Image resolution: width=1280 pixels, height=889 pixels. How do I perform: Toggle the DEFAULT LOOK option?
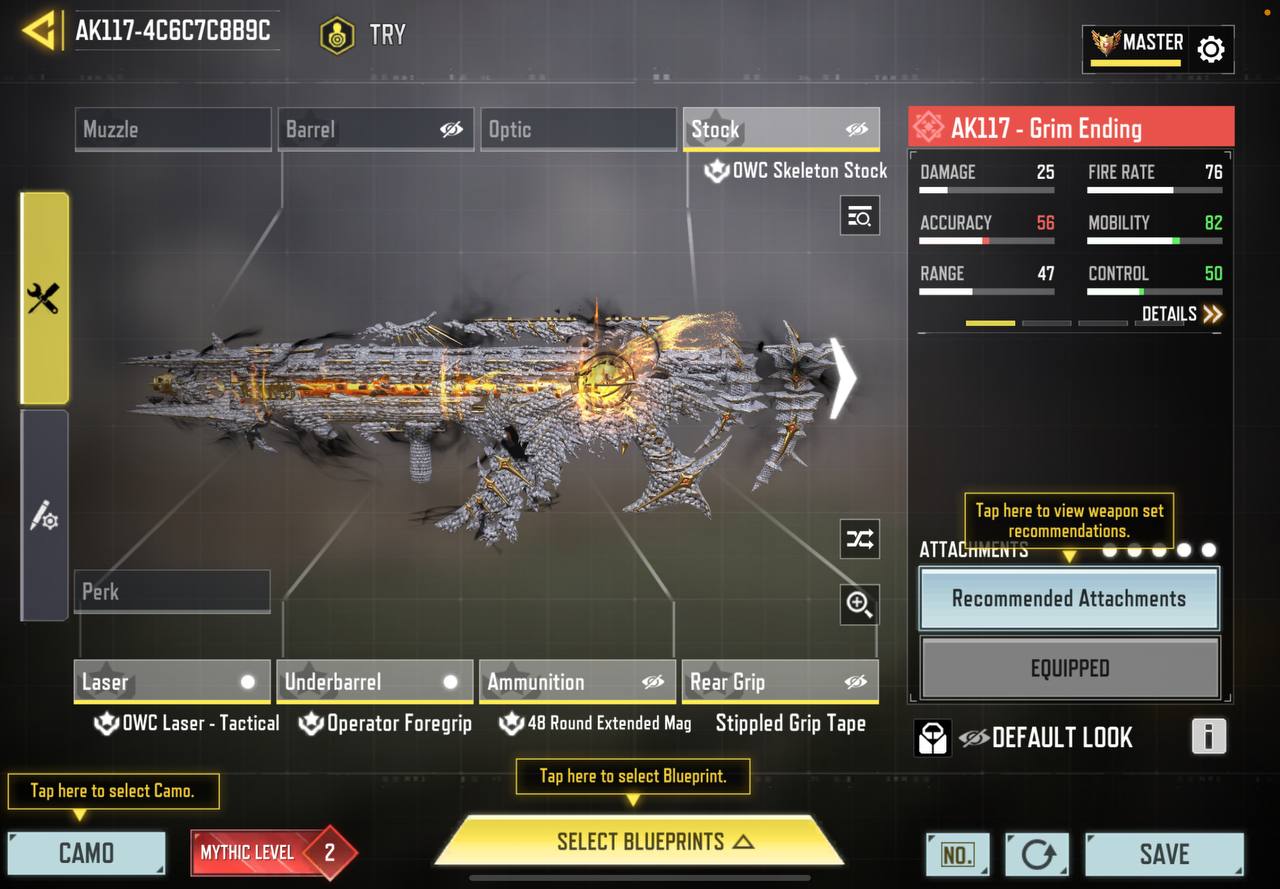[x=1046, y=738]
